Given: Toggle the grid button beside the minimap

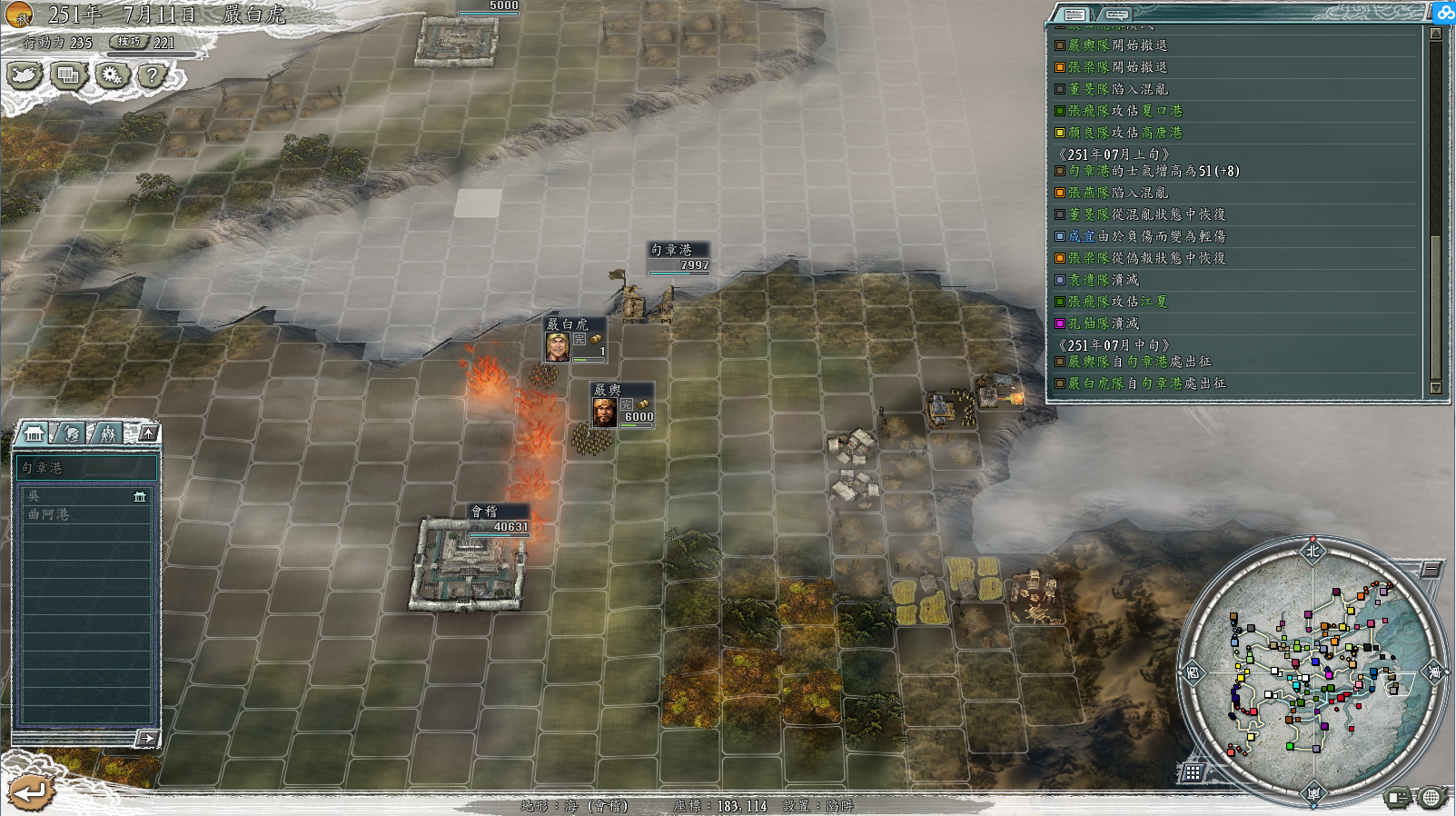Looking at the screenshot, I should [x=1193, y=772].
